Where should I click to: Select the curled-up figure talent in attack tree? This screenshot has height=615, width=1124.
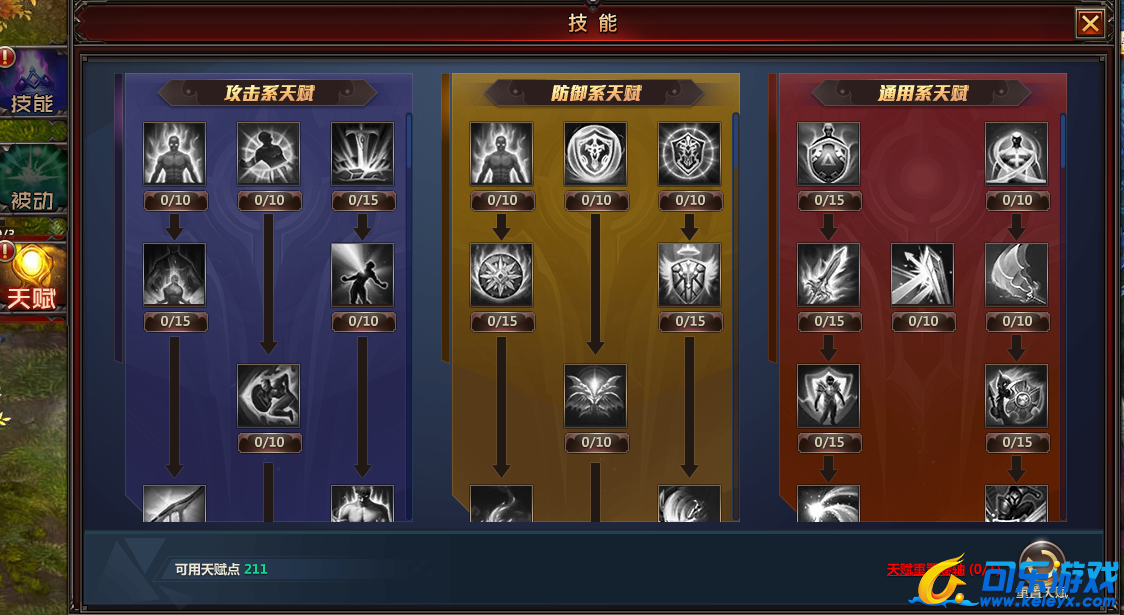pyautogui.click(x=268, y=395)
